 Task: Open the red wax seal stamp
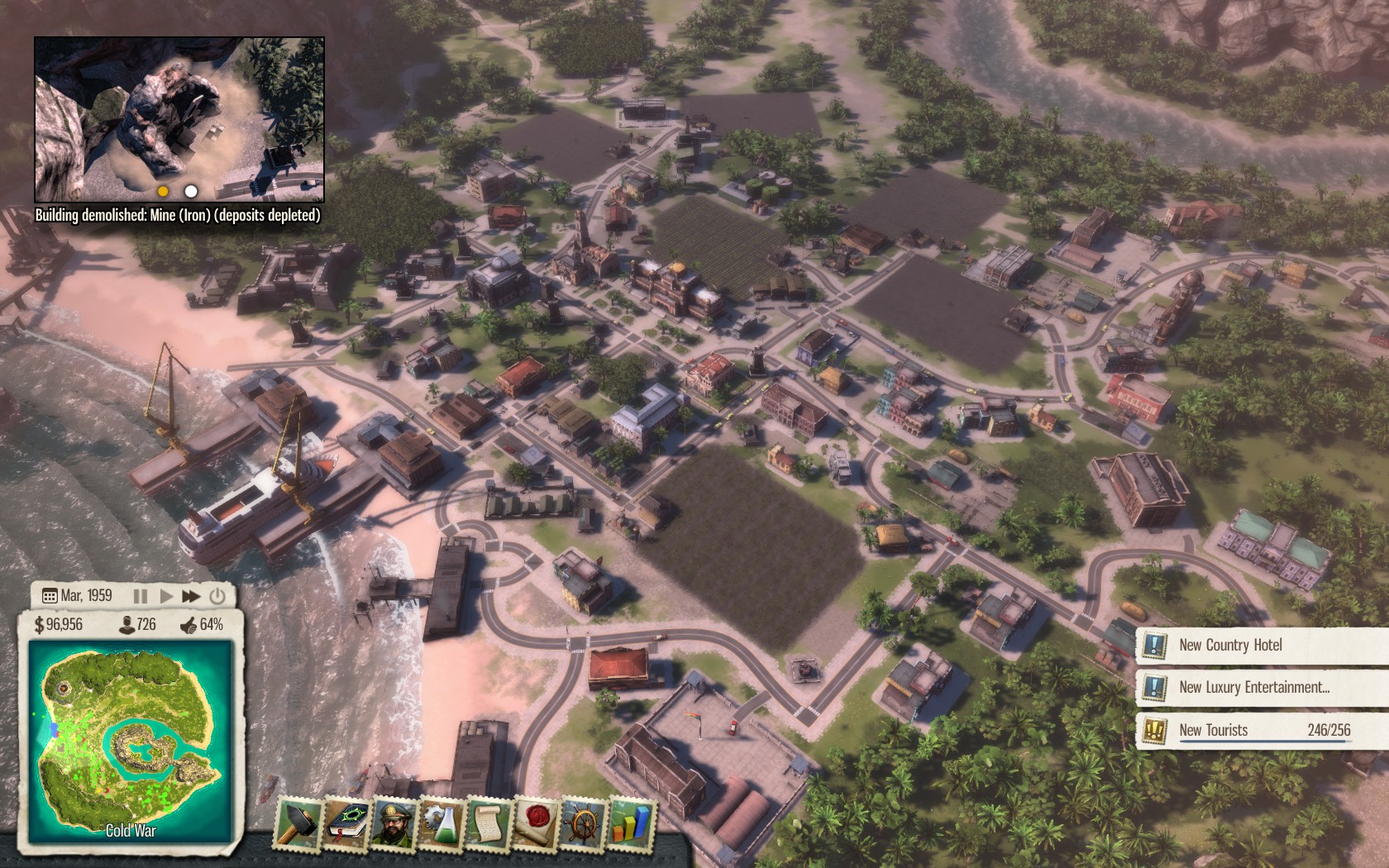536,823
